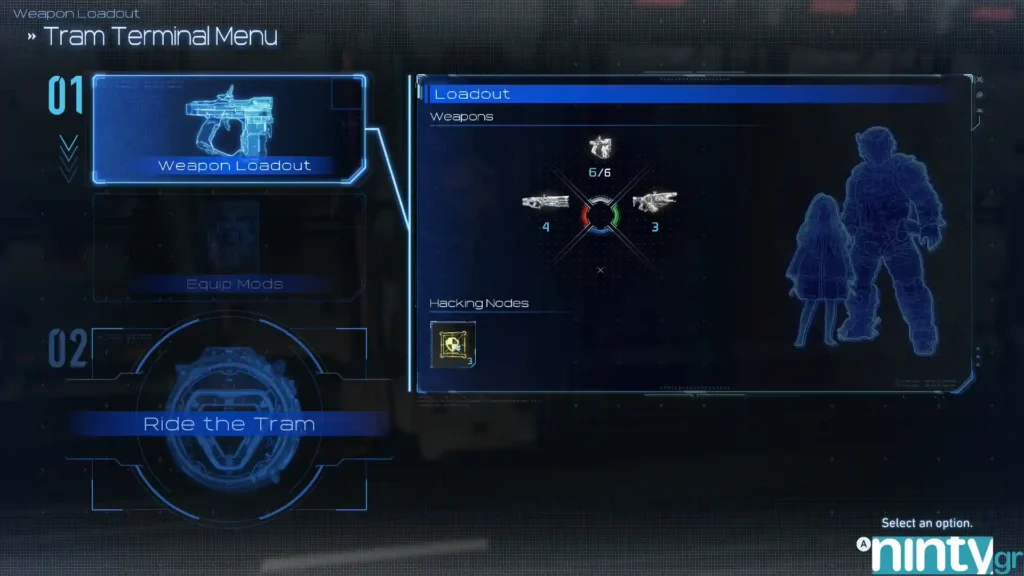
Task: Click the empty bottom weapon slot marker
Action: pyautogui.click(x=600, y=270)
